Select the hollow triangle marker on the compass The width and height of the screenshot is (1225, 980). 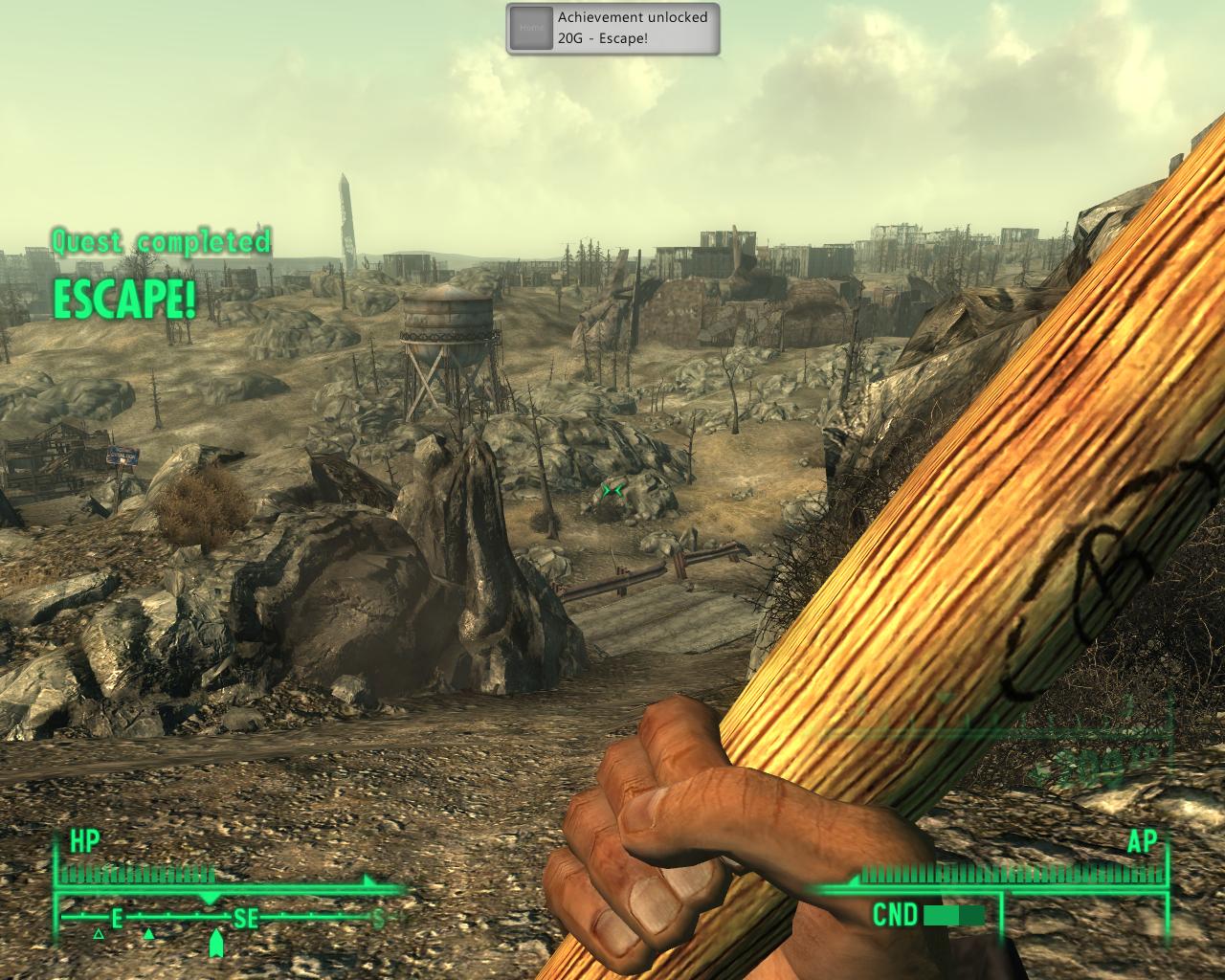click(x=98, y=934)
